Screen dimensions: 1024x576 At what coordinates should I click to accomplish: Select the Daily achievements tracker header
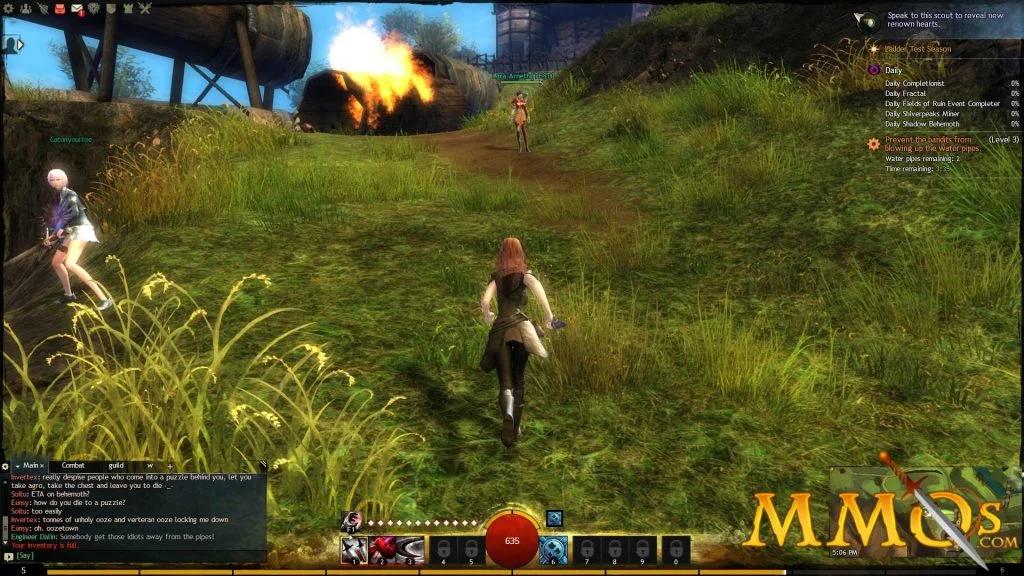[894, 70]
